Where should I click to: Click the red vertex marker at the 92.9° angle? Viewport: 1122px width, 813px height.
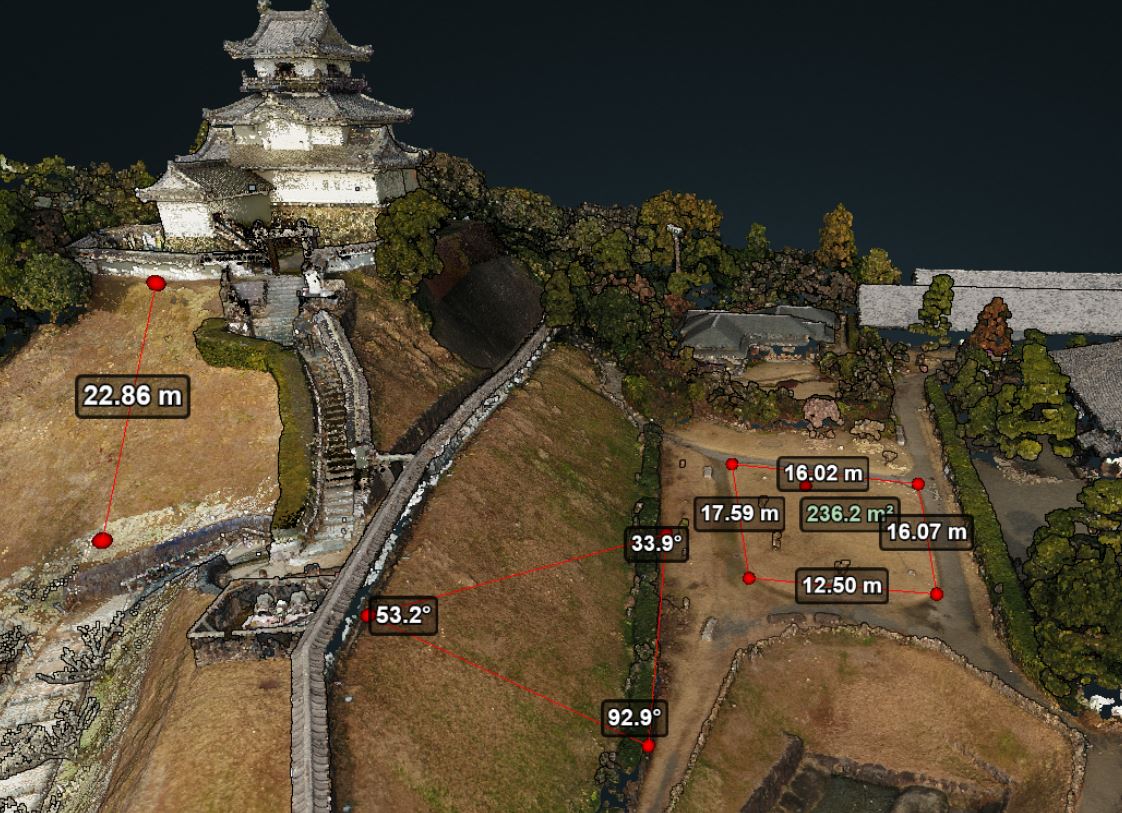tap(648, 745)
